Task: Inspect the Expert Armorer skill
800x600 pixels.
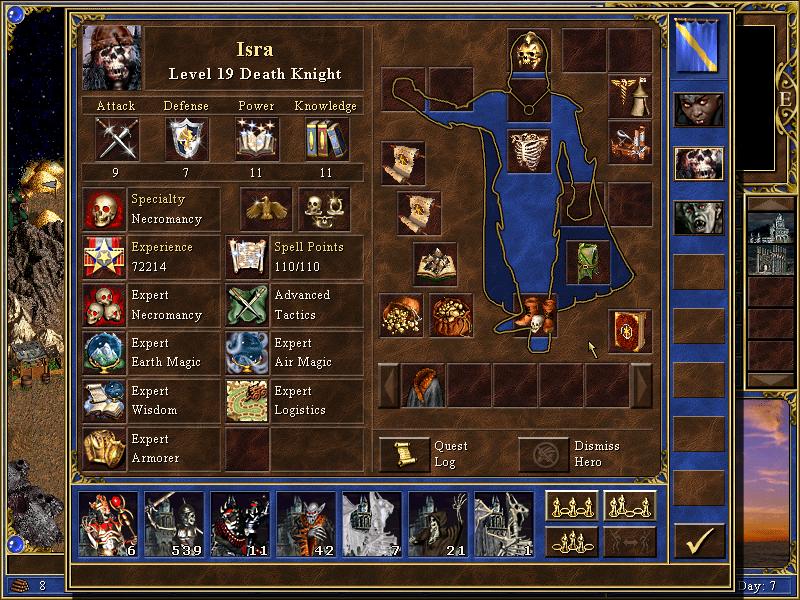Action: (104, 449)
